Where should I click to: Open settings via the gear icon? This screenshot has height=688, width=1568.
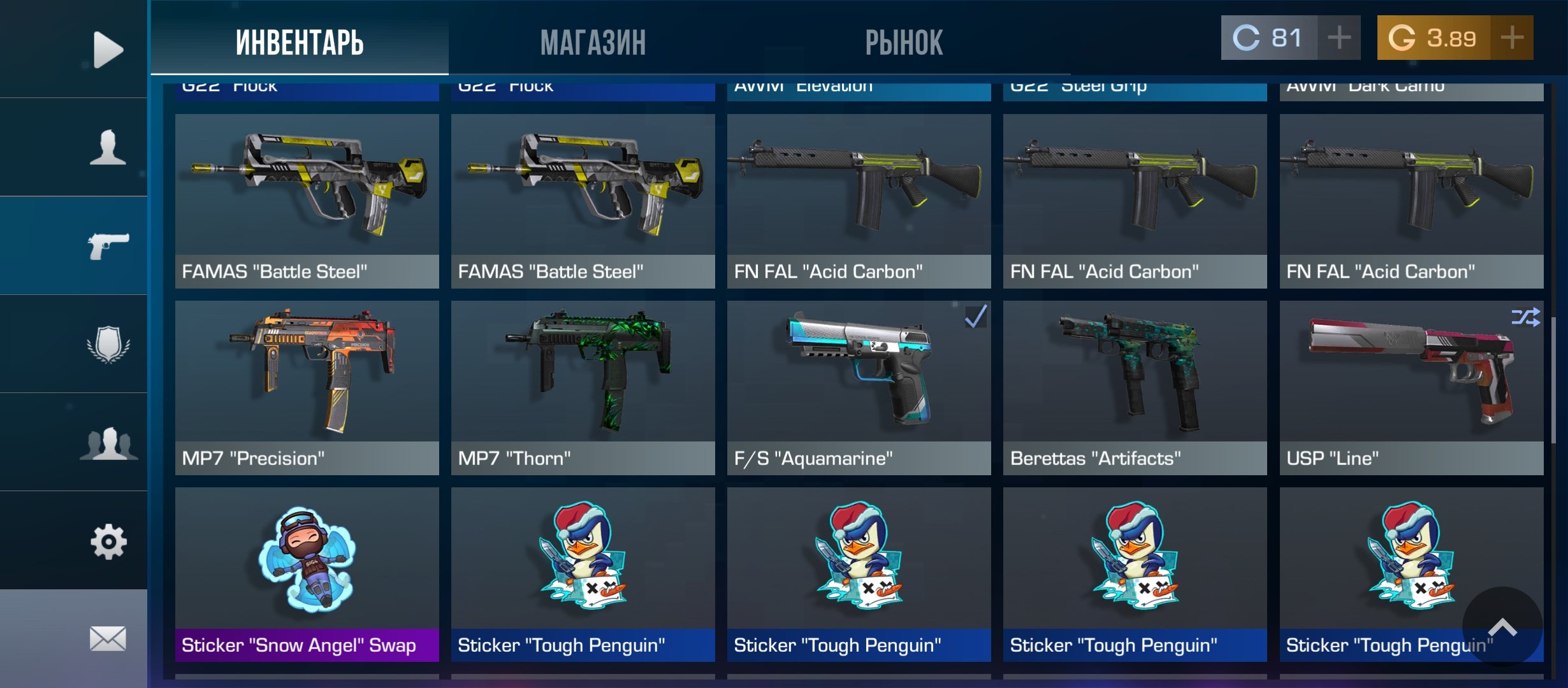(107, 541)
